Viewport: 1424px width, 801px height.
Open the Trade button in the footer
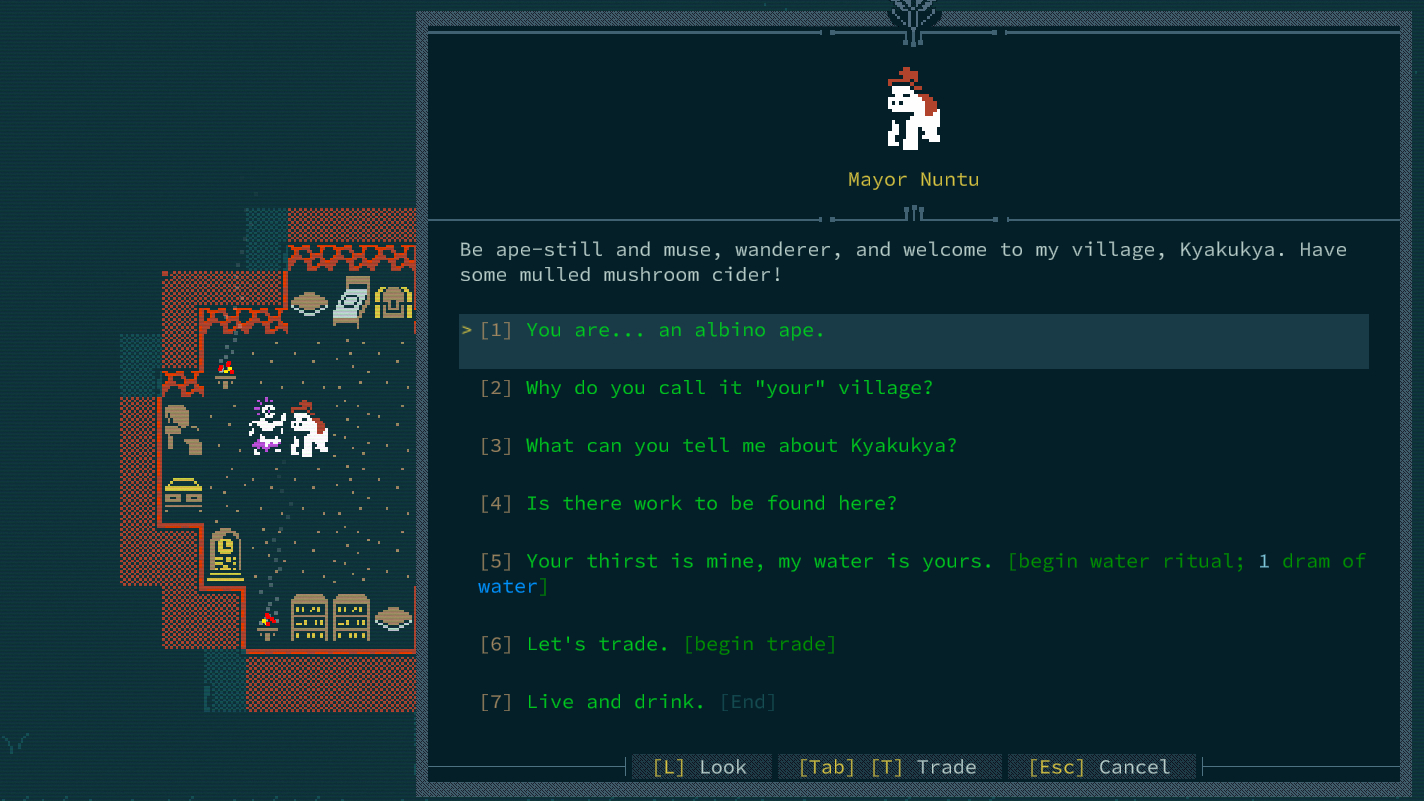pos(888,767)
